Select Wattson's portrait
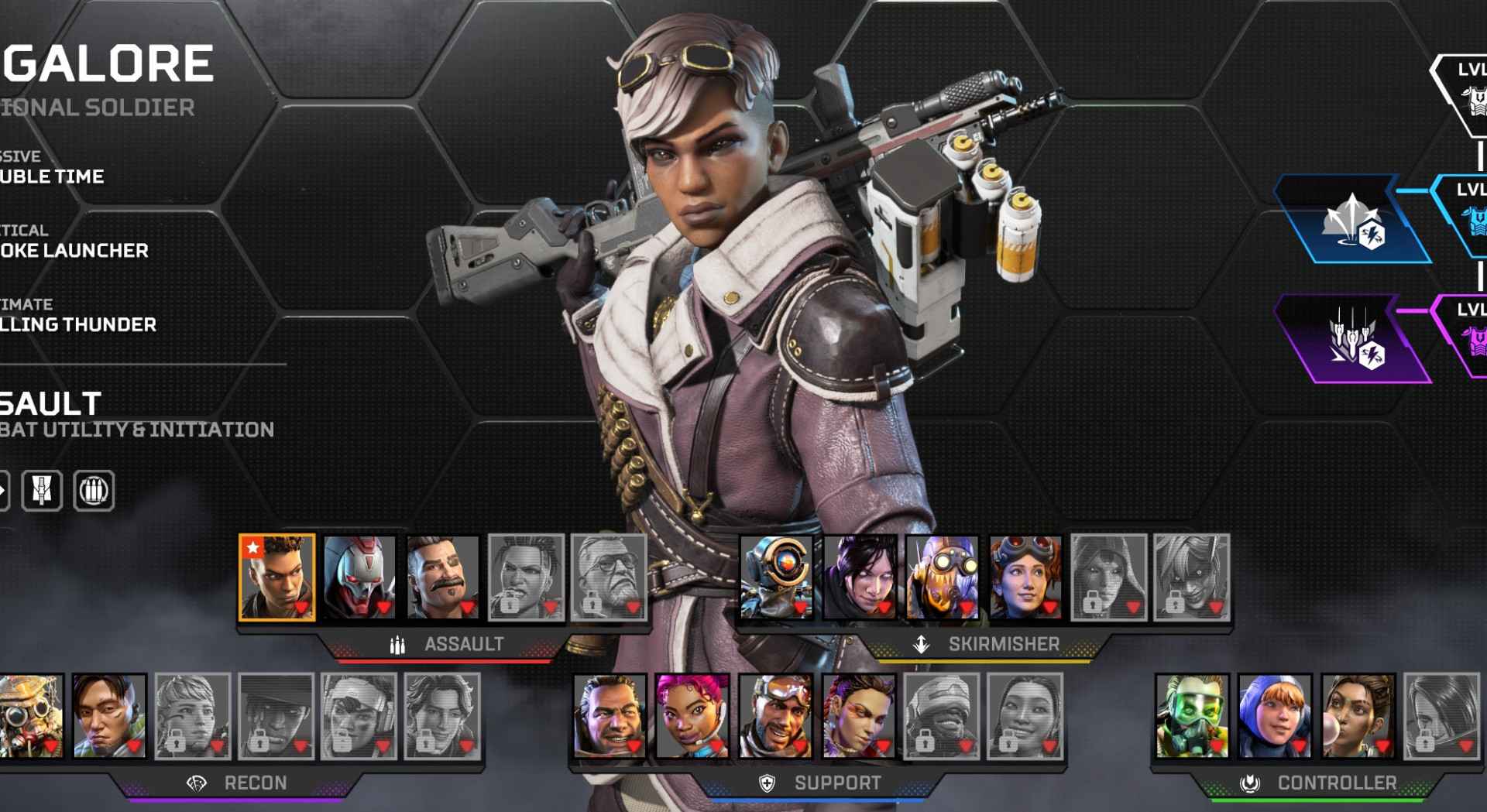 1275,716
